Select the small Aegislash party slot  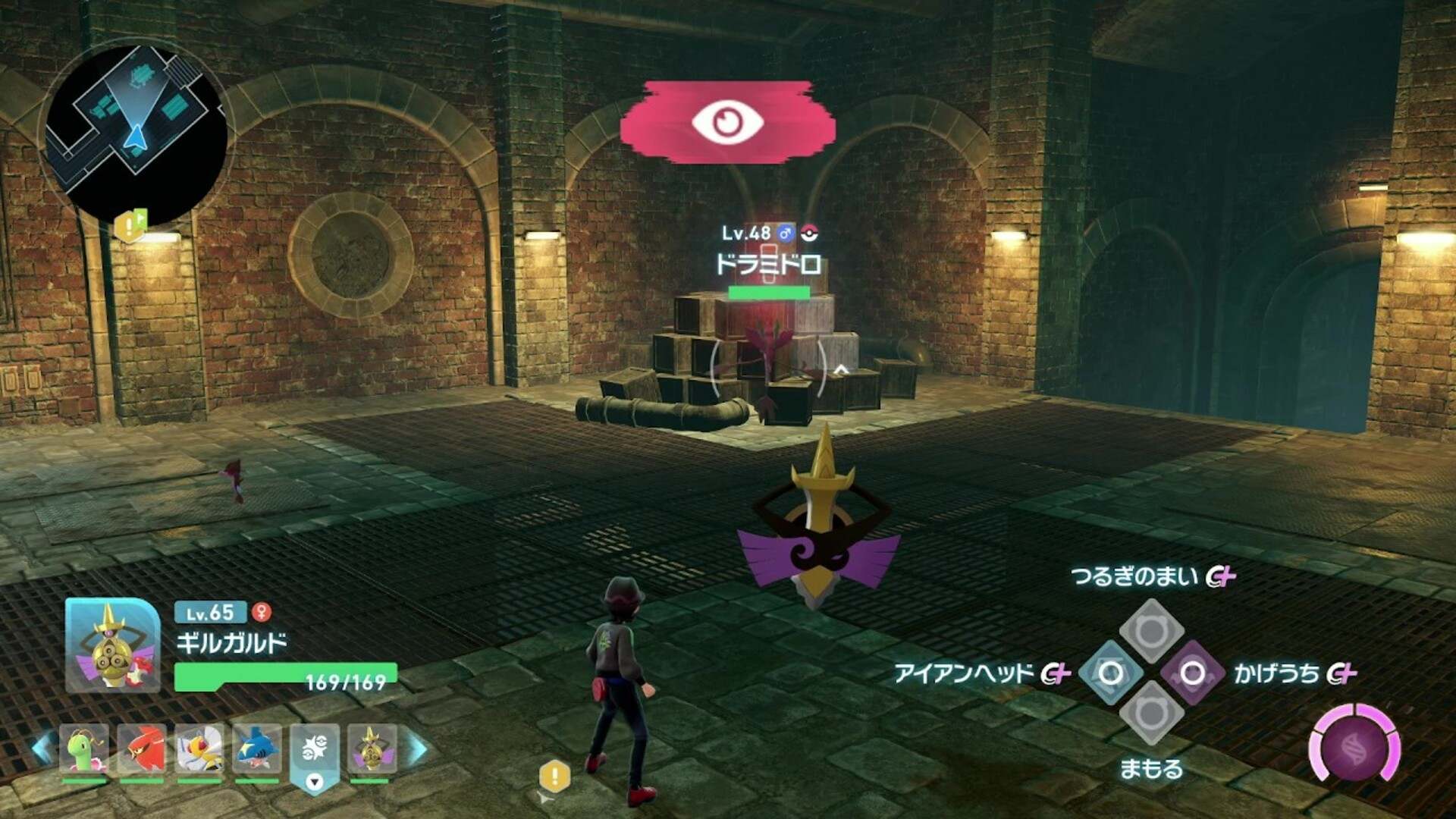coord(372,748)
